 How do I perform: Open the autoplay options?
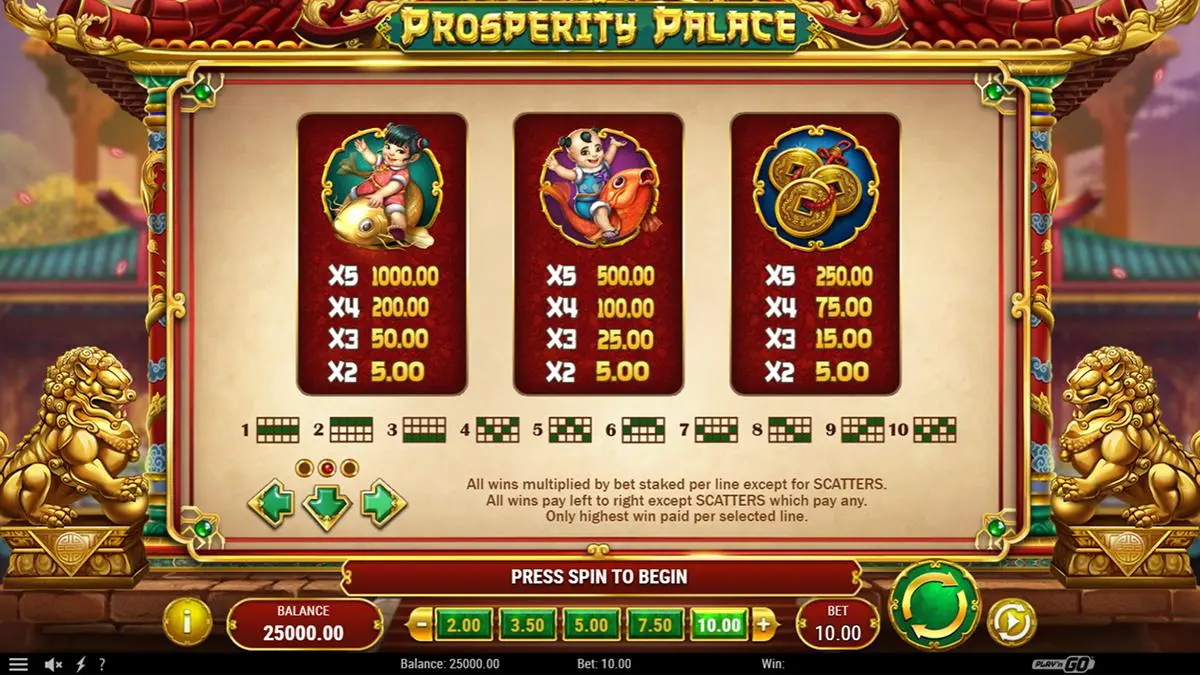coord(1011,622)
